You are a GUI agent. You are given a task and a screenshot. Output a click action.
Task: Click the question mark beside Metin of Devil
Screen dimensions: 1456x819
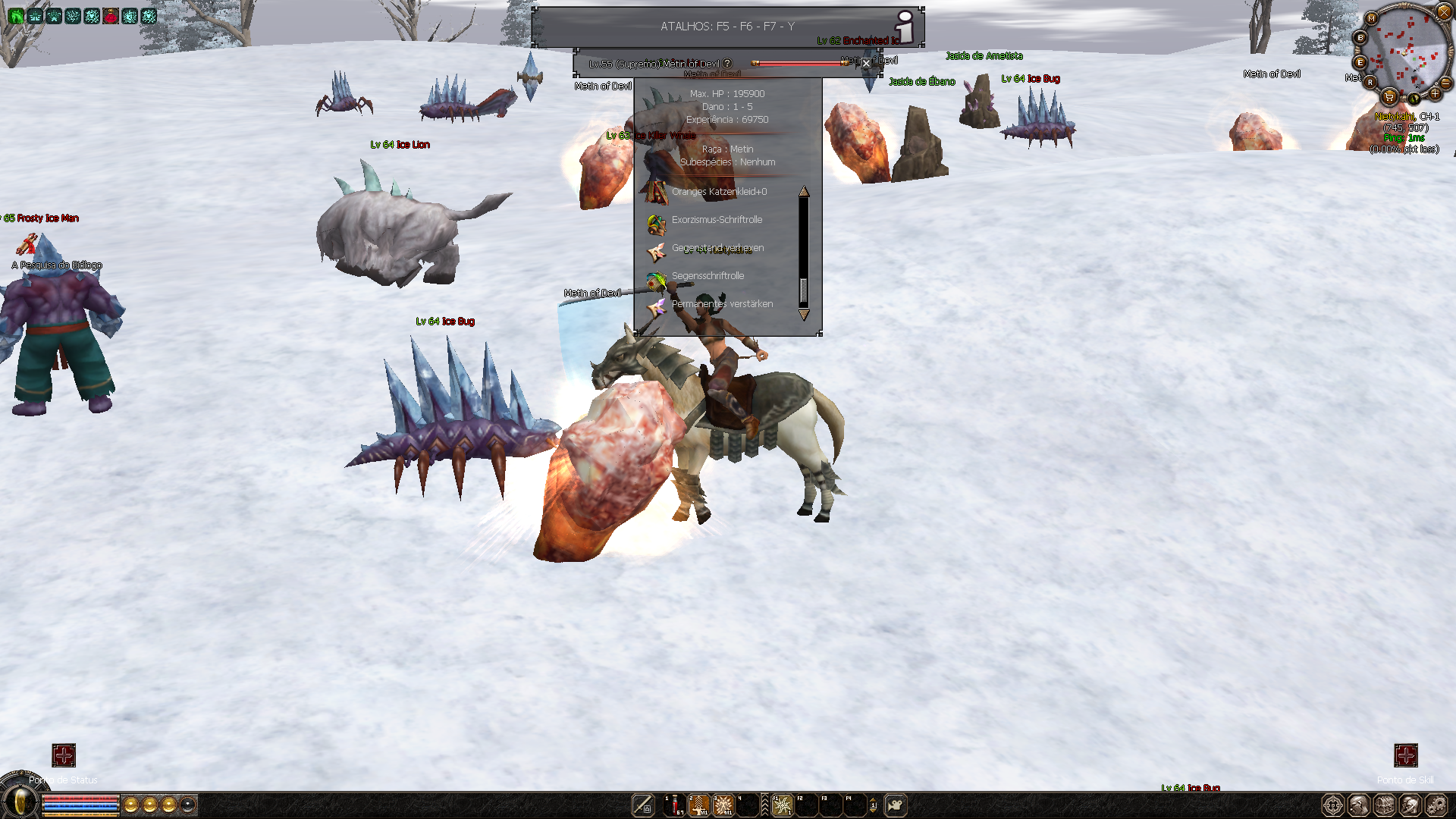pos(727,64)
